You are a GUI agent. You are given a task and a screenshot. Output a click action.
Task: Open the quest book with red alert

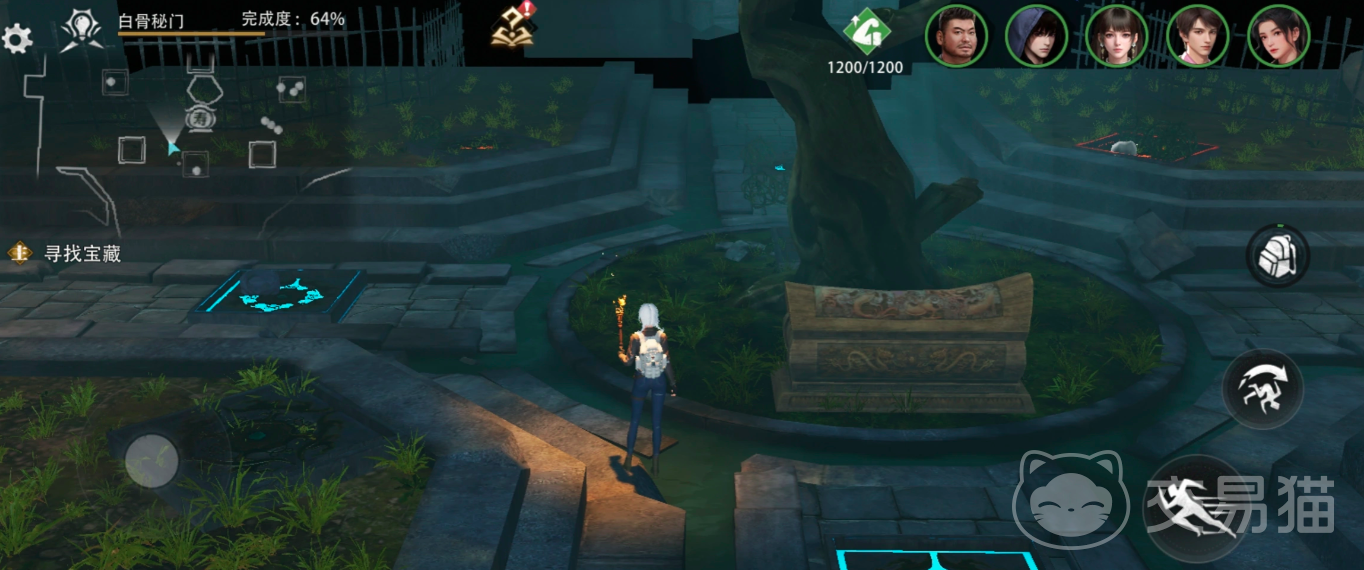511,28
